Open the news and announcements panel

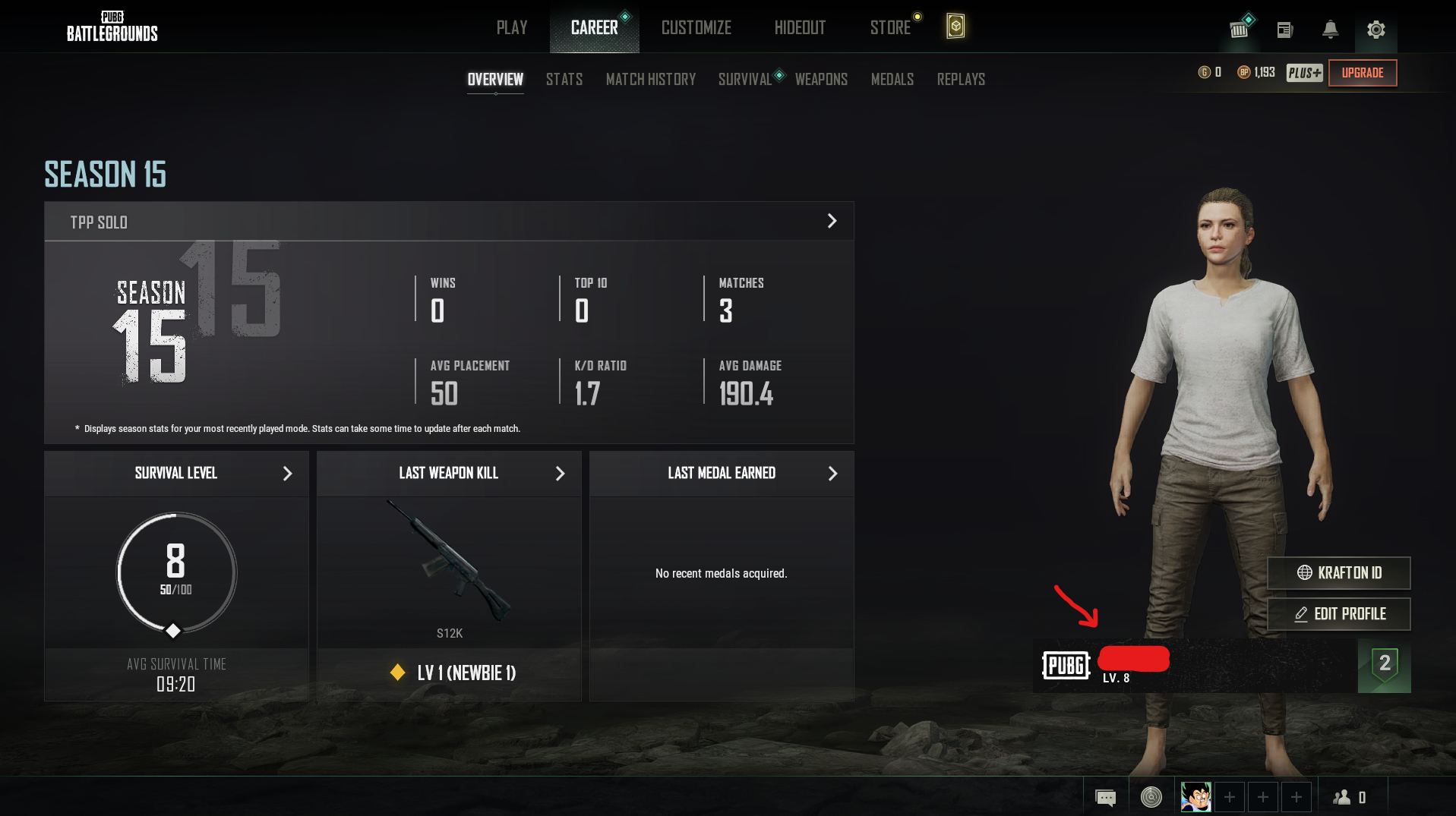[x=1284, y=29]
